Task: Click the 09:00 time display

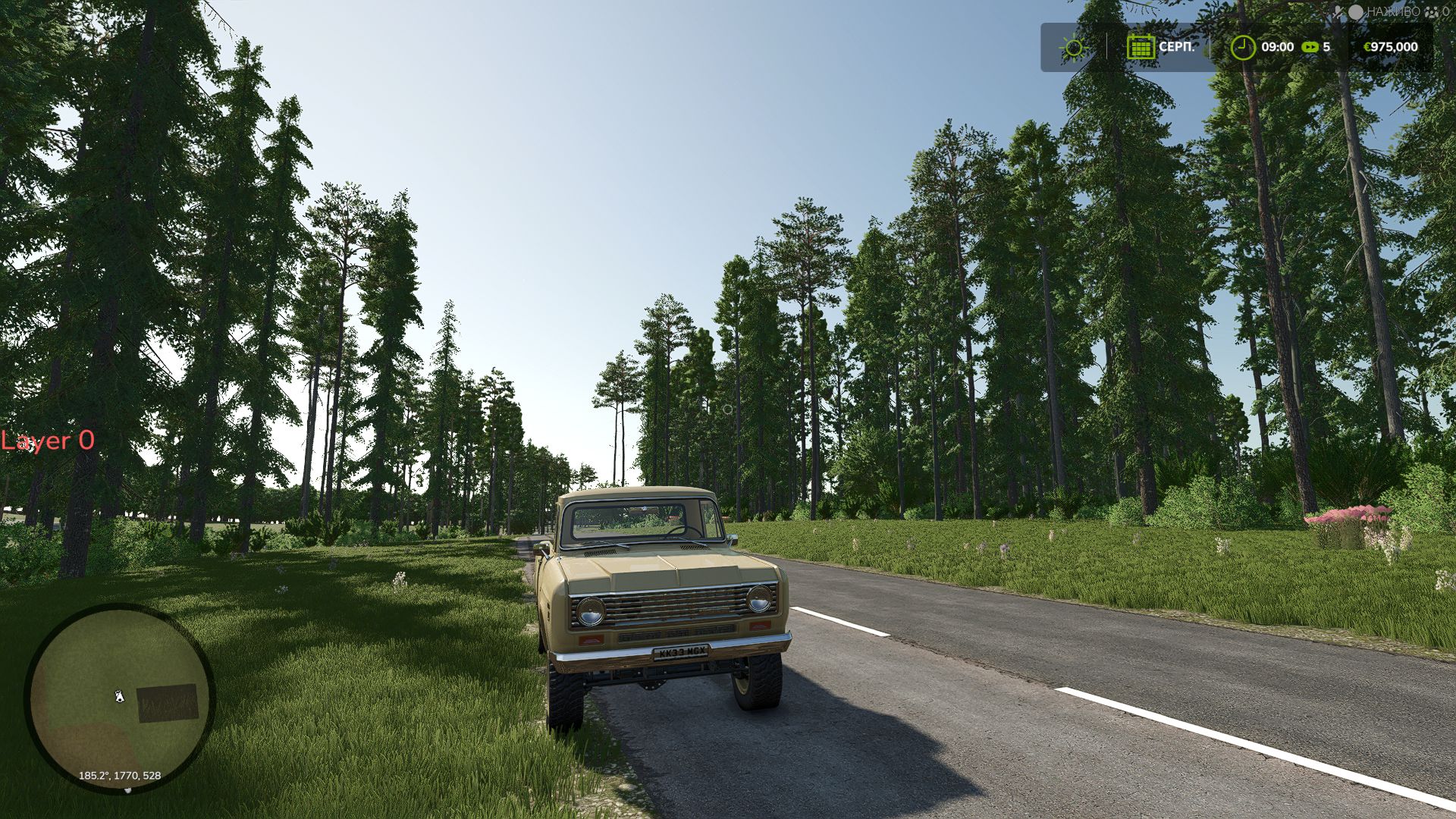Action: pos(1276,47)
